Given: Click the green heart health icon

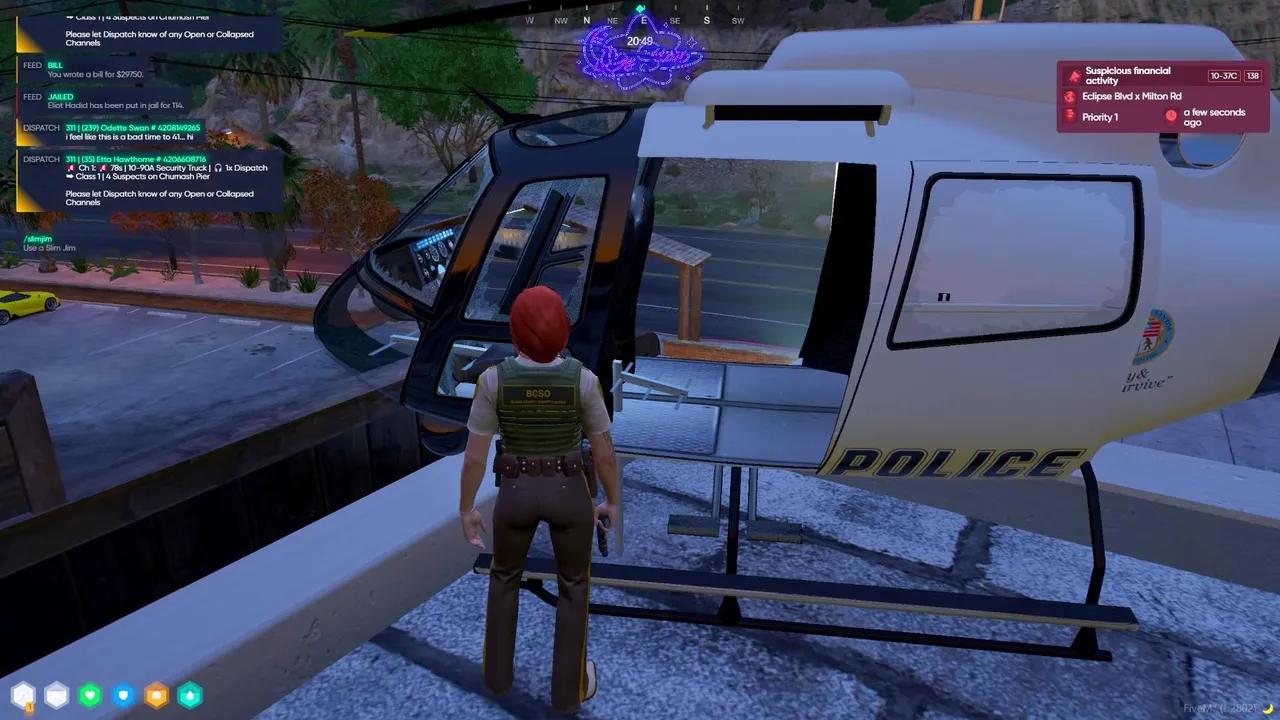Looking at the screenshot, I should 90,694.
